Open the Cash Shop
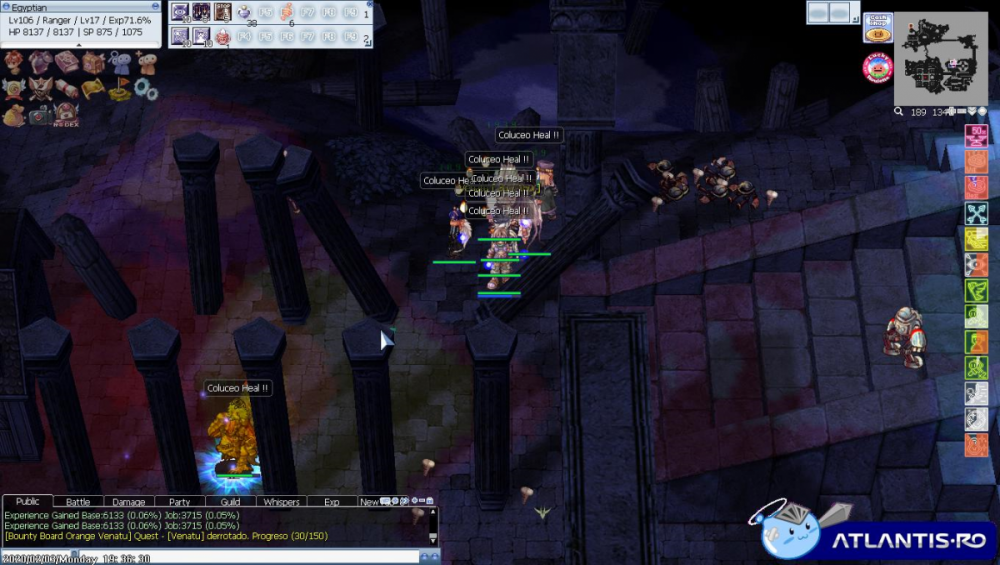1000x565 pixels. coord(878,27)
